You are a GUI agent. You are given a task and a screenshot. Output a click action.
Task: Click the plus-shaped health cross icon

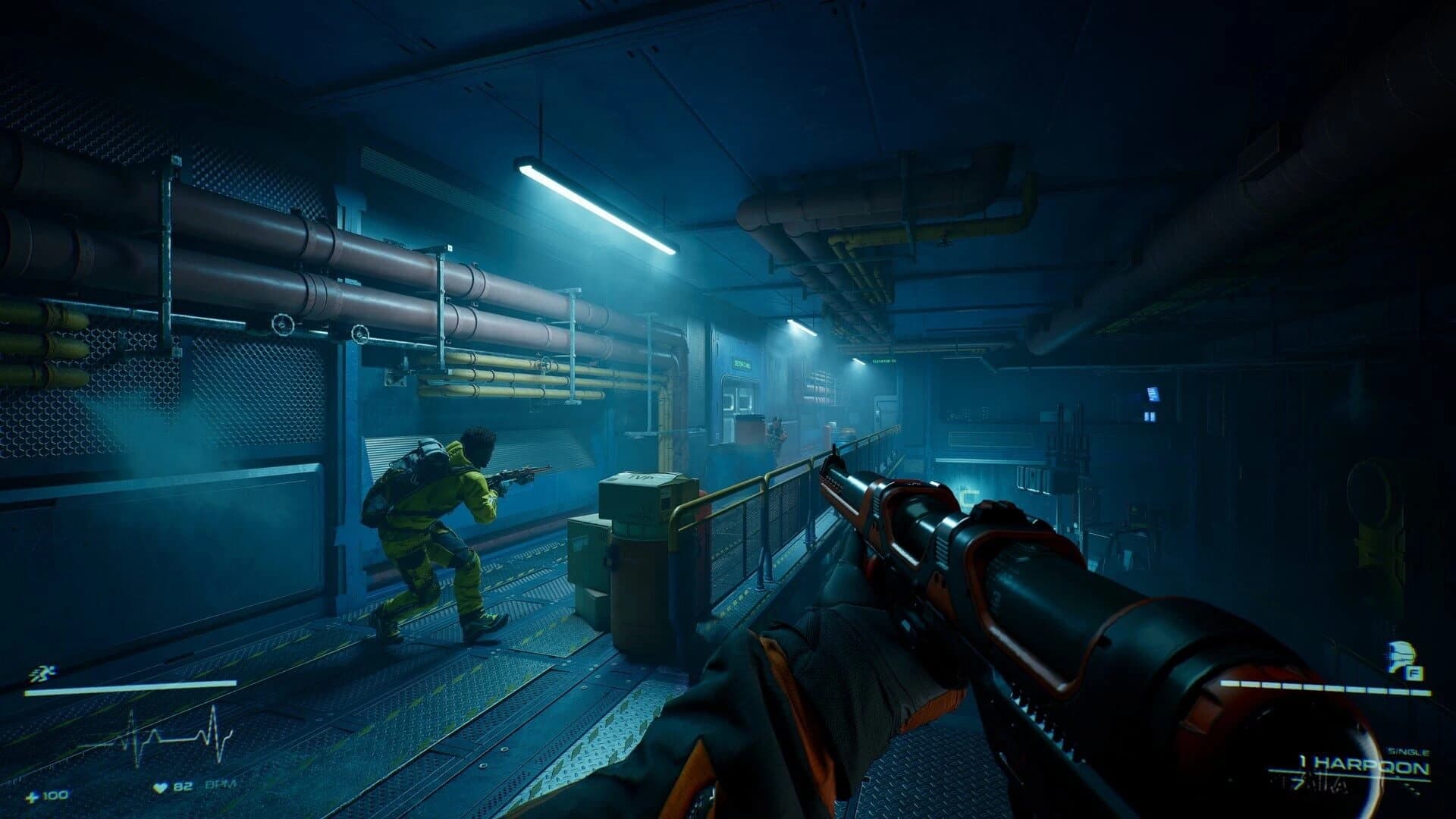32,798
